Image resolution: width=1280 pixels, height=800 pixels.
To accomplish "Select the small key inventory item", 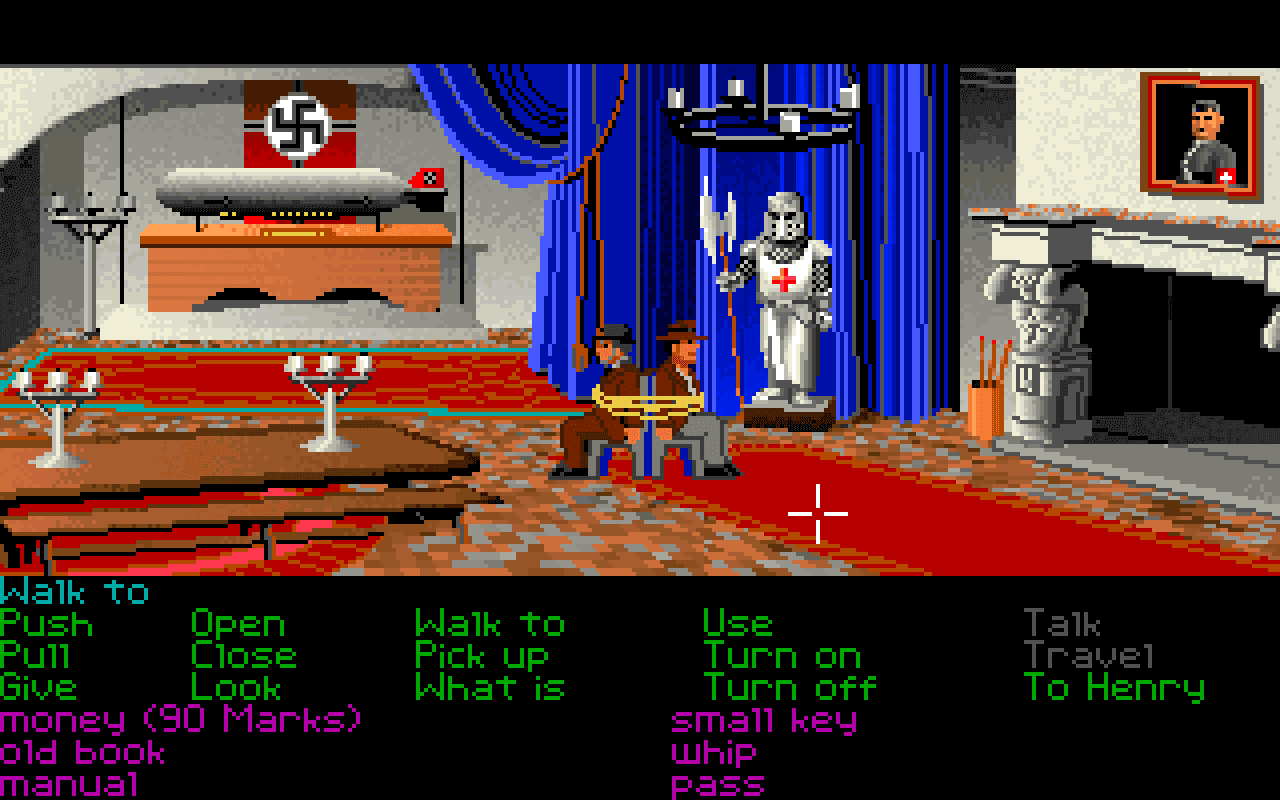I will (763, 719).
